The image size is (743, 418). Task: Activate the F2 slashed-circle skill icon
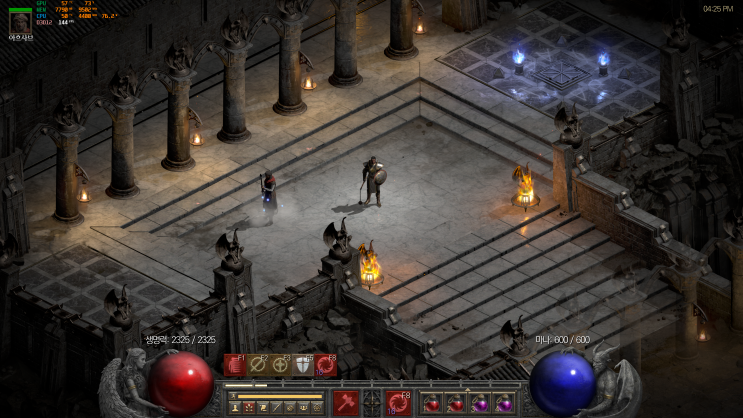[258, 366]
